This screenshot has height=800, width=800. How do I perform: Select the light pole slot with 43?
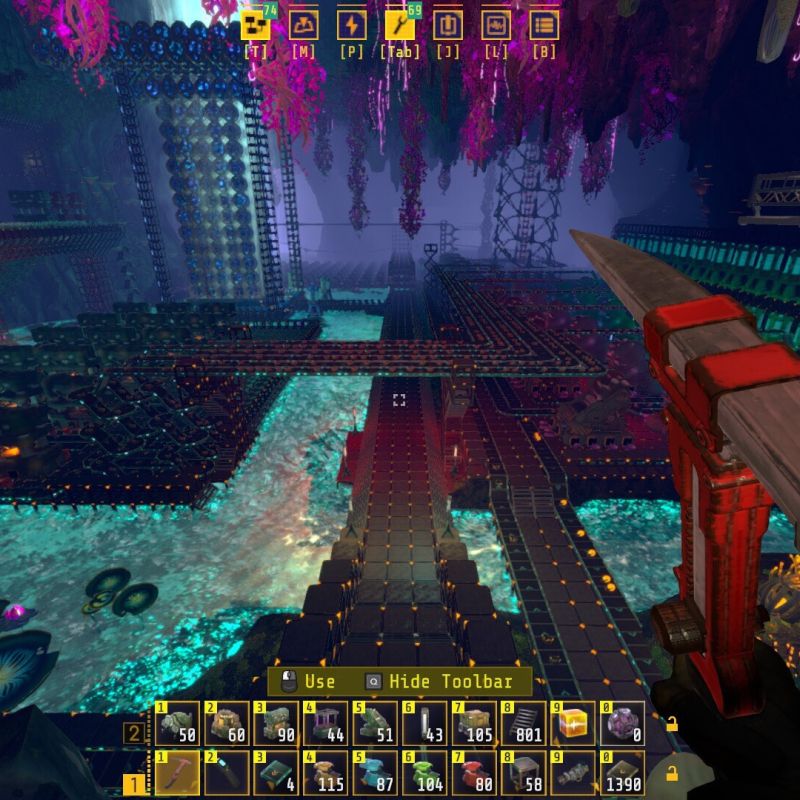[x=425, y=723]
